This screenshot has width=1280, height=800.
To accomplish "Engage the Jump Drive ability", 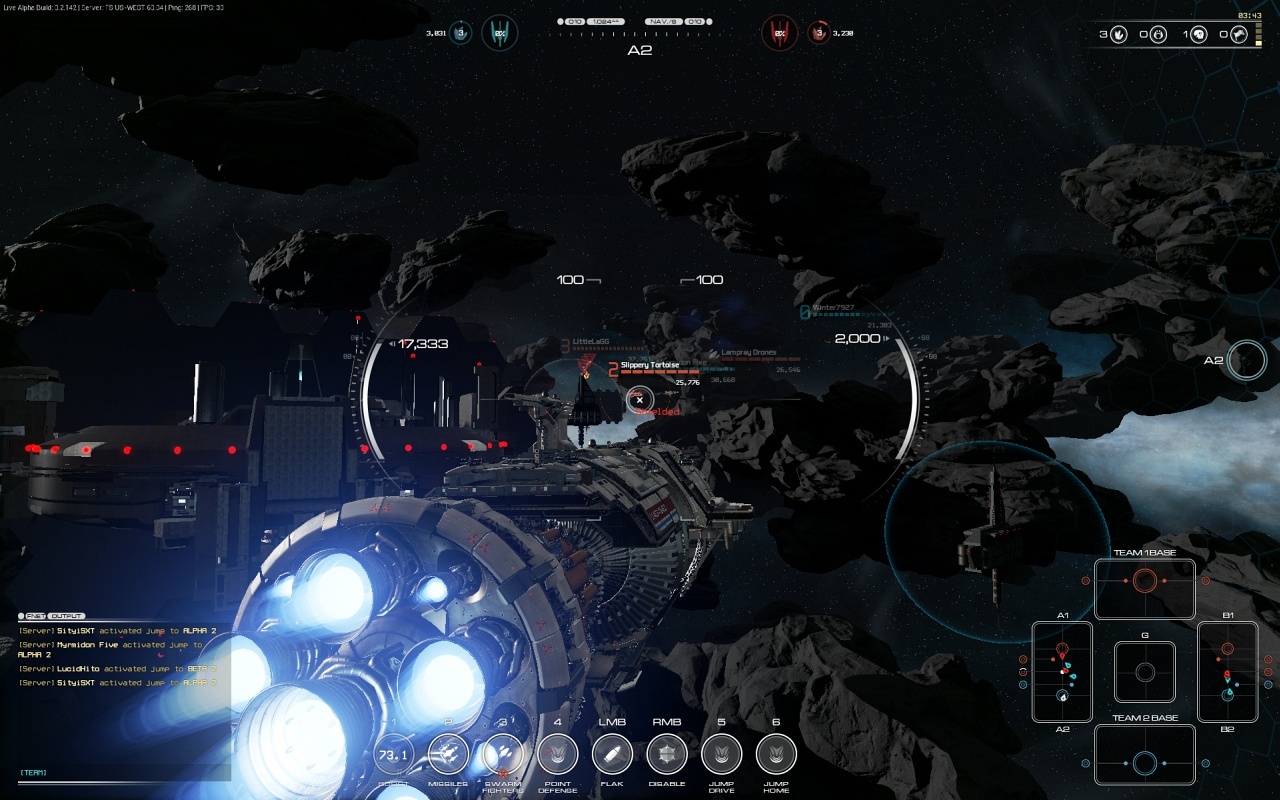I will (x=721, y=755).
